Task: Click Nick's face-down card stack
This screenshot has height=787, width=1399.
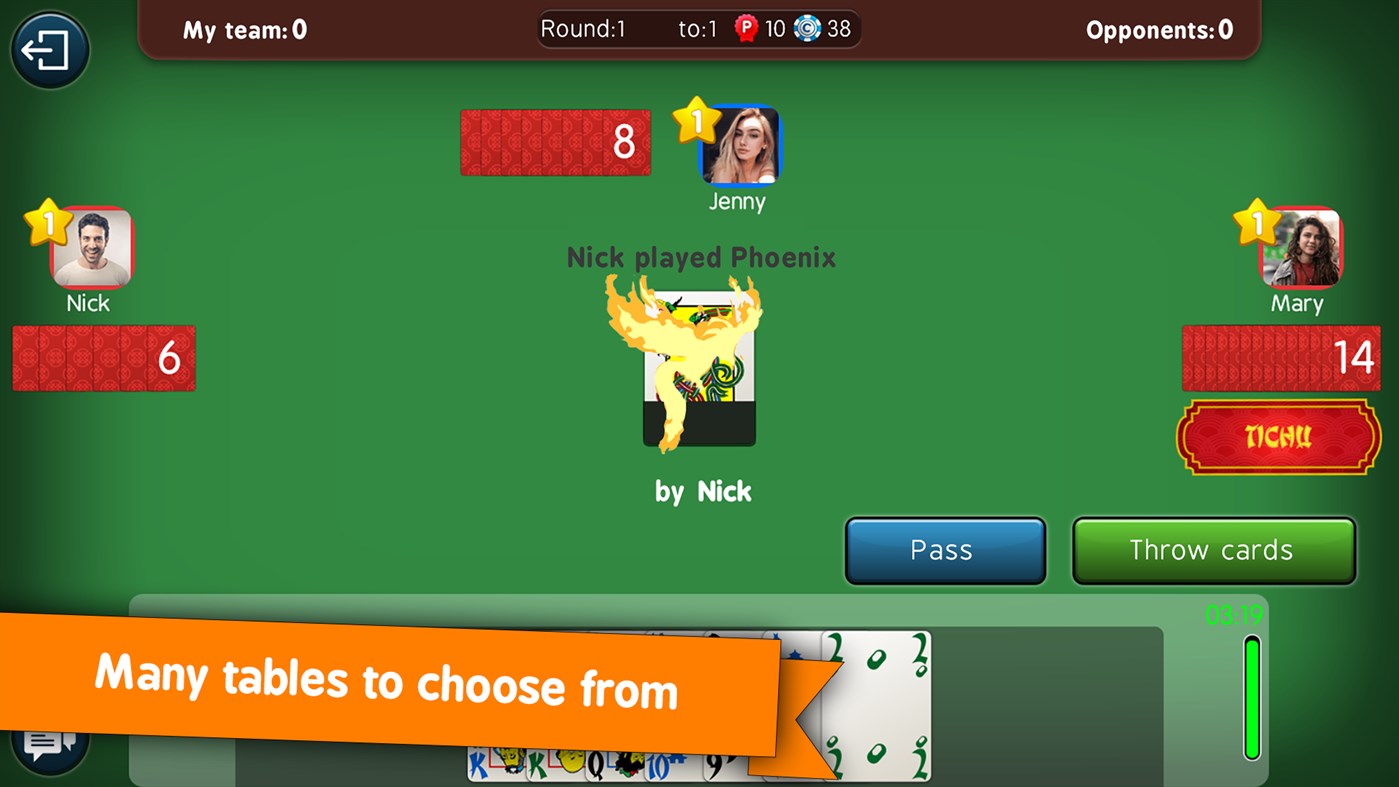Action: pos(103,358)
